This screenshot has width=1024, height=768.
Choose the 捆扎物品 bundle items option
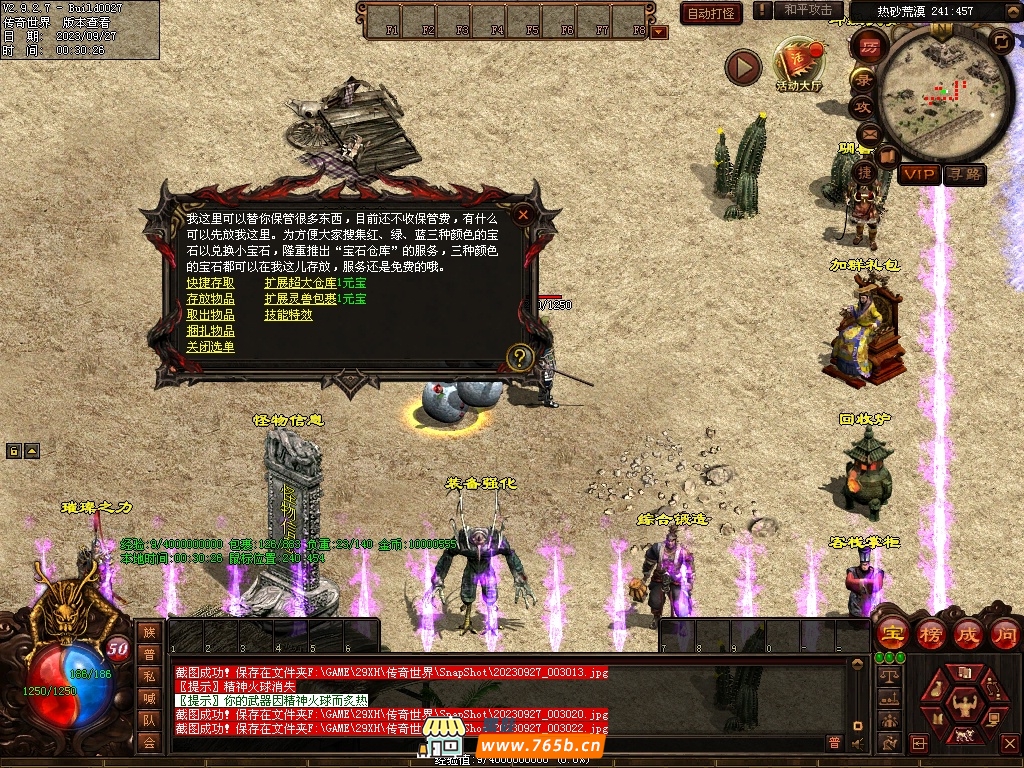tap(210, 331)
